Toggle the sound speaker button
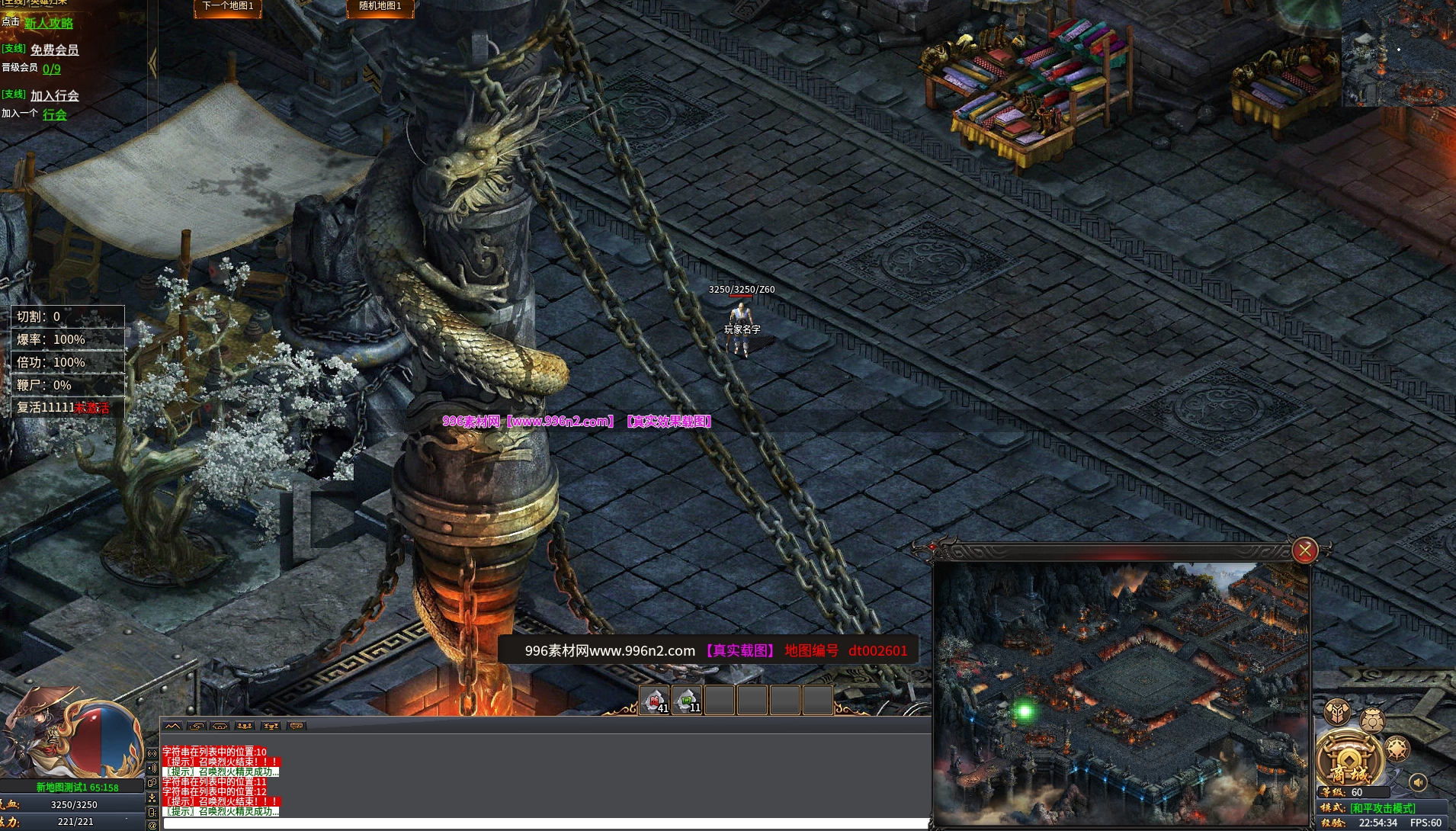 pos(1418,782)
